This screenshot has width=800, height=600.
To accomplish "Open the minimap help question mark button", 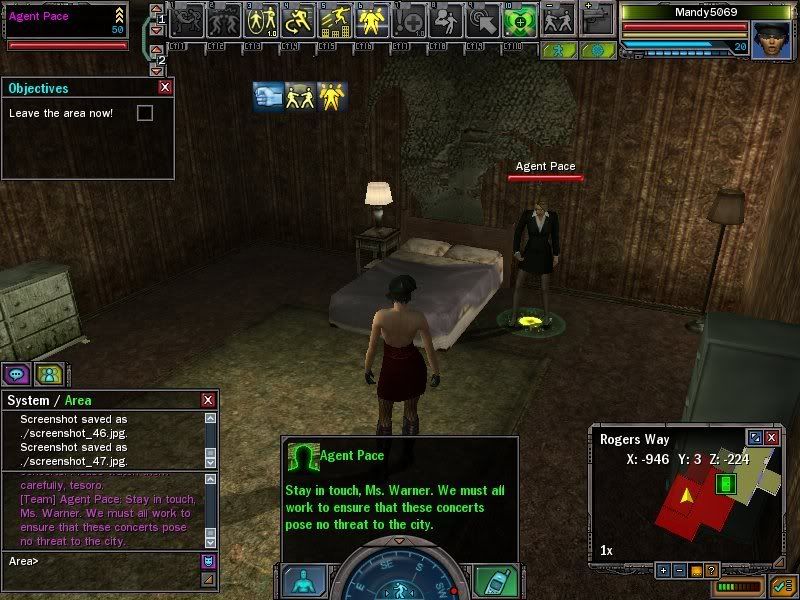I will pos(711,570).
